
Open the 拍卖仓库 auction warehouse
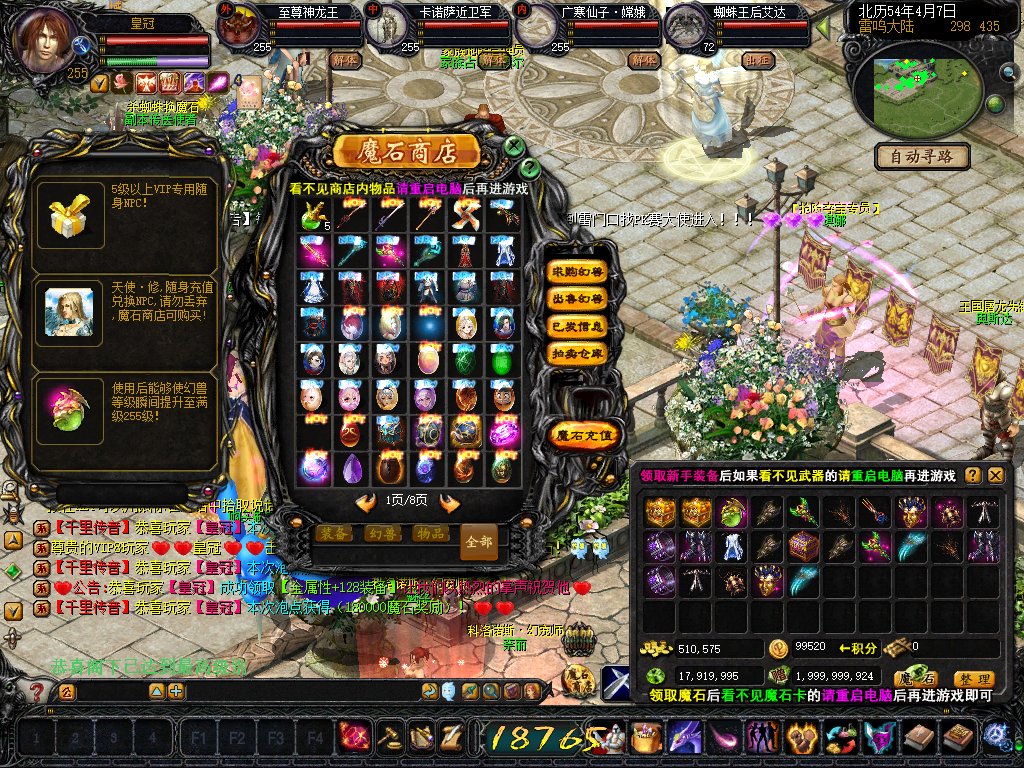coord(578,353)
